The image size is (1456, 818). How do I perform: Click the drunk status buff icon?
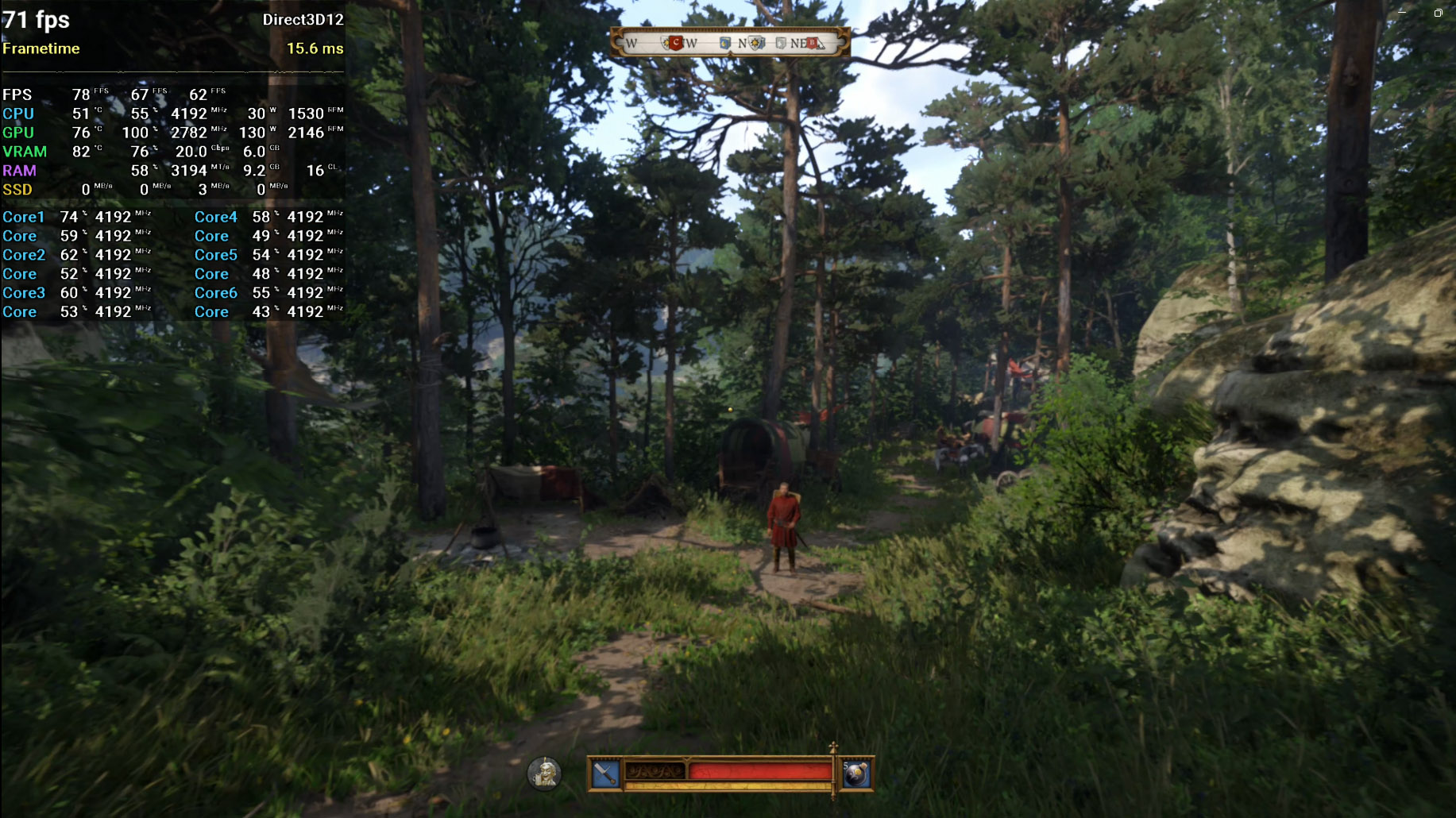tap(545, 774)
